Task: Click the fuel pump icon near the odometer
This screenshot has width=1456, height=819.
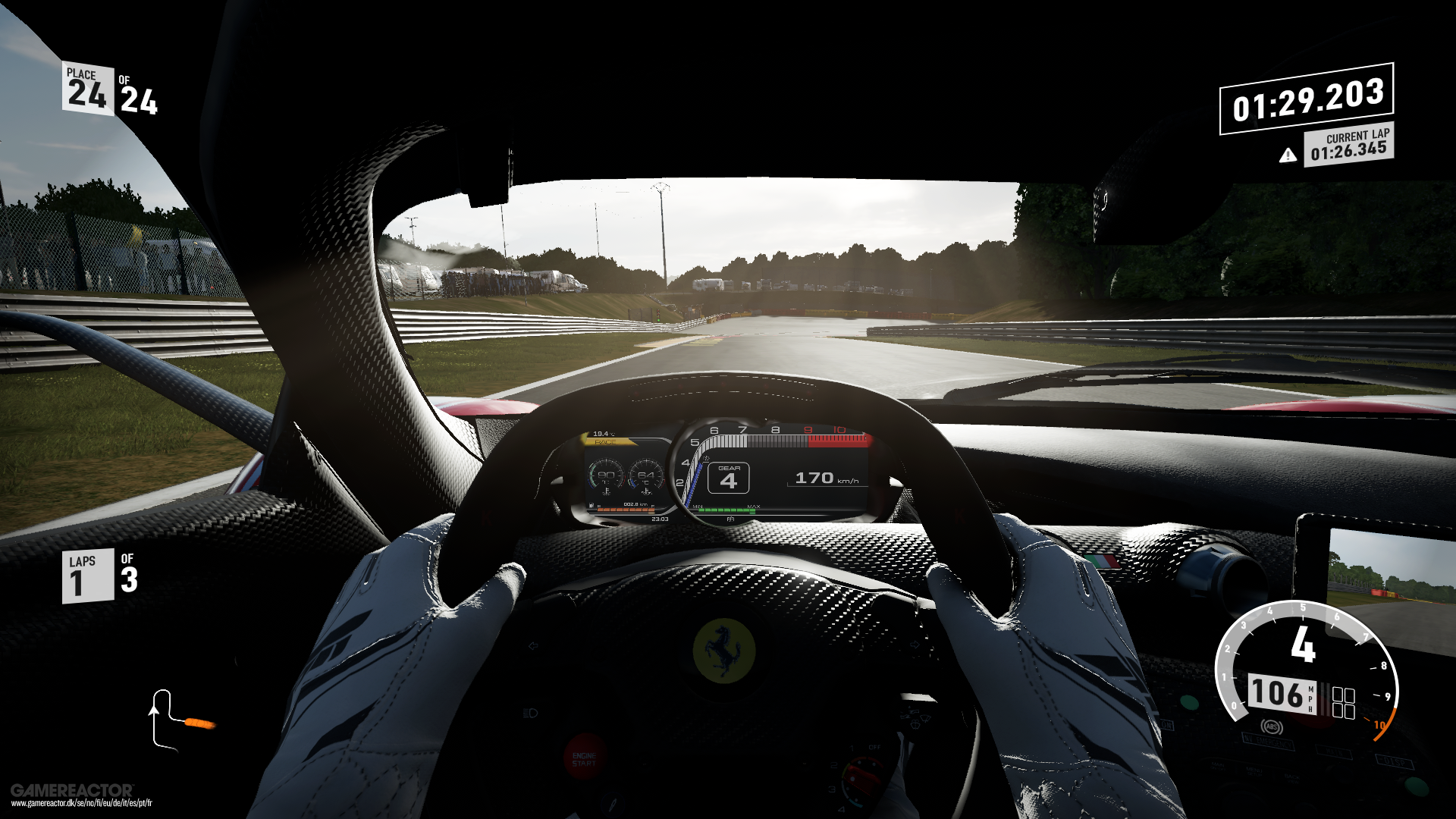Action: tap(591, 505)
